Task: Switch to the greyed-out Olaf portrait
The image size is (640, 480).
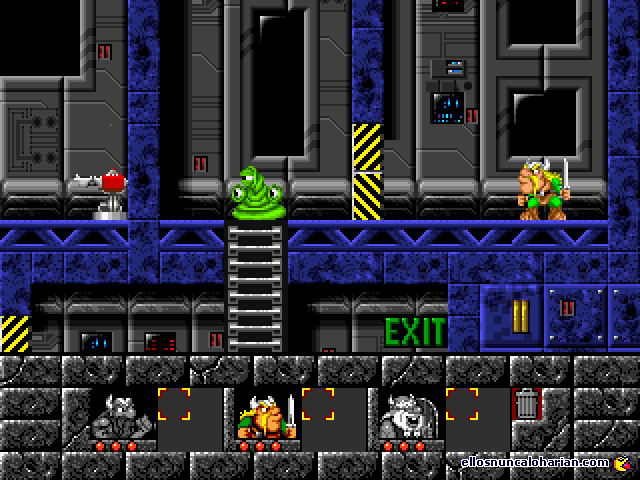Action: (x=408, y=414)
